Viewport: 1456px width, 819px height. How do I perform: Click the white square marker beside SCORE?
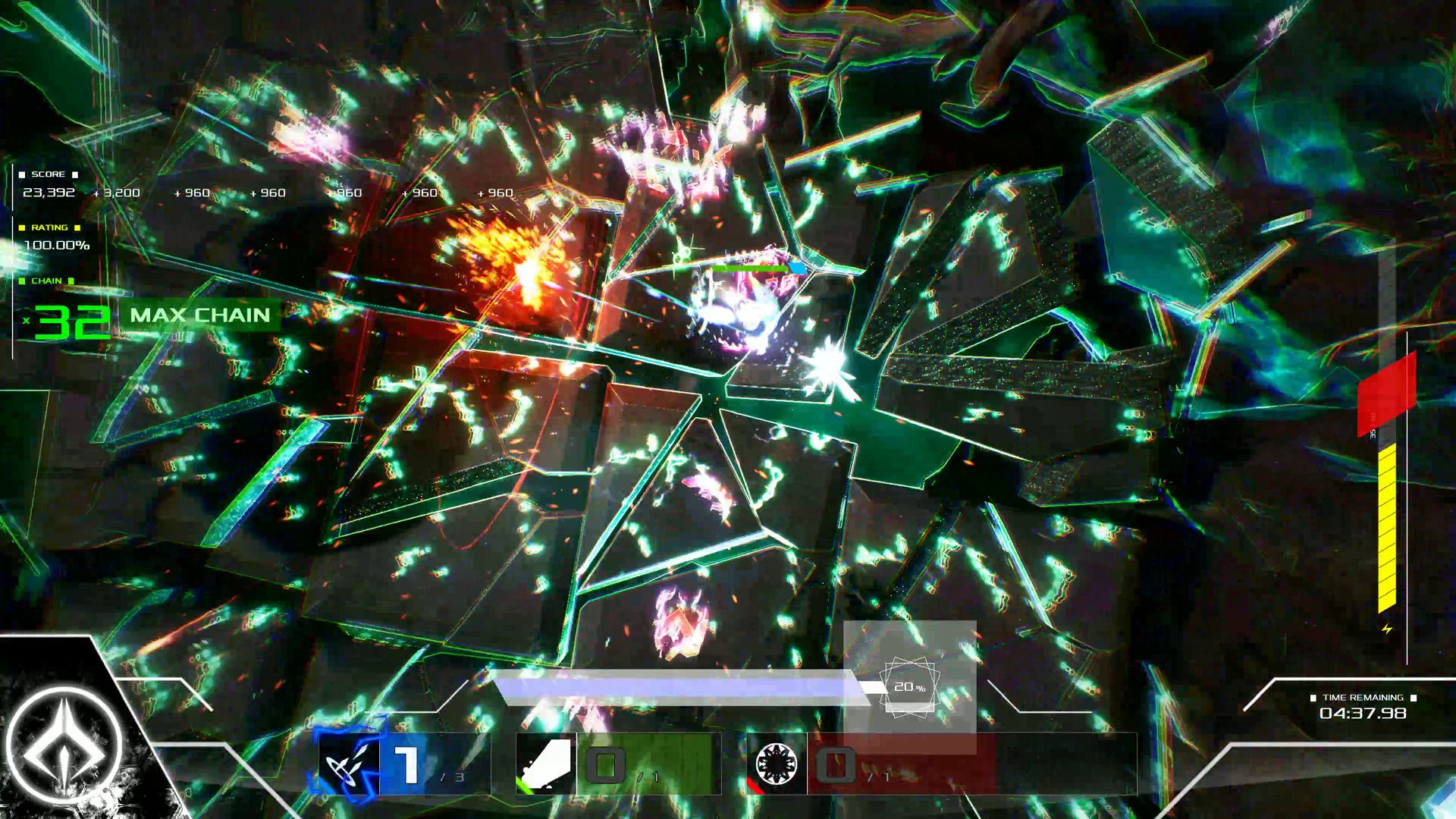23,174
